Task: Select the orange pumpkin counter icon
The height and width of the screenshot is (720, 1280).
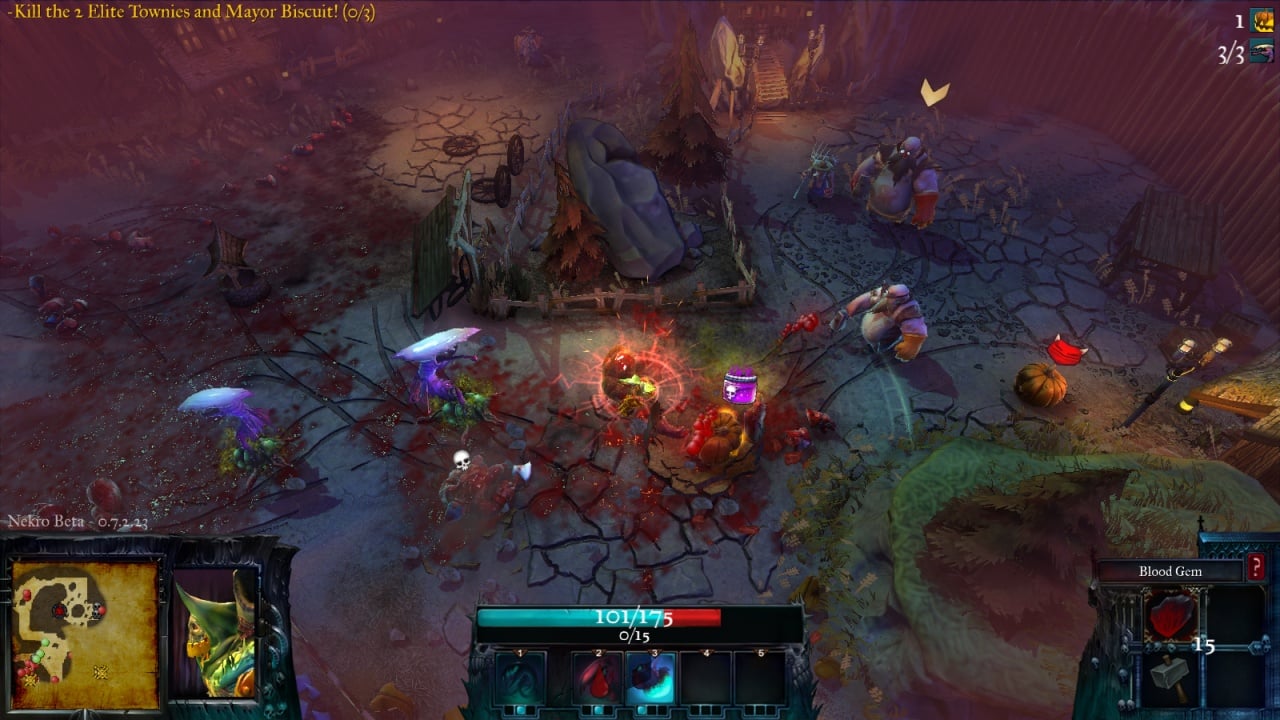Action: pos(1263,20)
